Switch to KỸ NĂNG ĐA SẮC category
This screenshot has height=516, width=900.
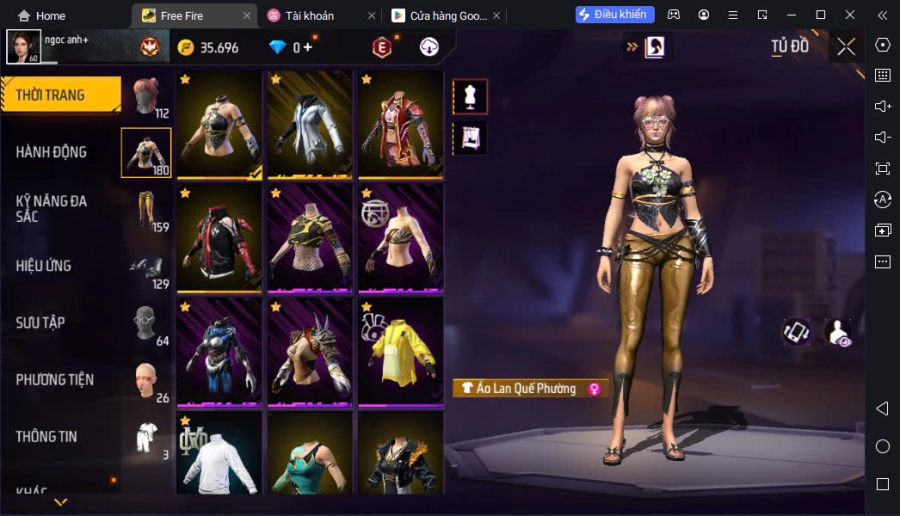(52, 208)
